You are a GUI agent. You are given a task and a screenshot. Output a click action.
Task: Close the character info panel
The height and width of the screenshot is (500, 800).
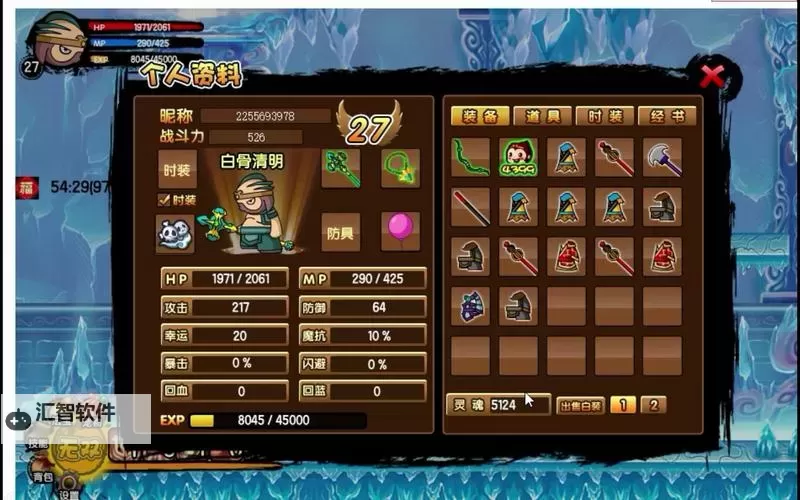pos(712,76)
